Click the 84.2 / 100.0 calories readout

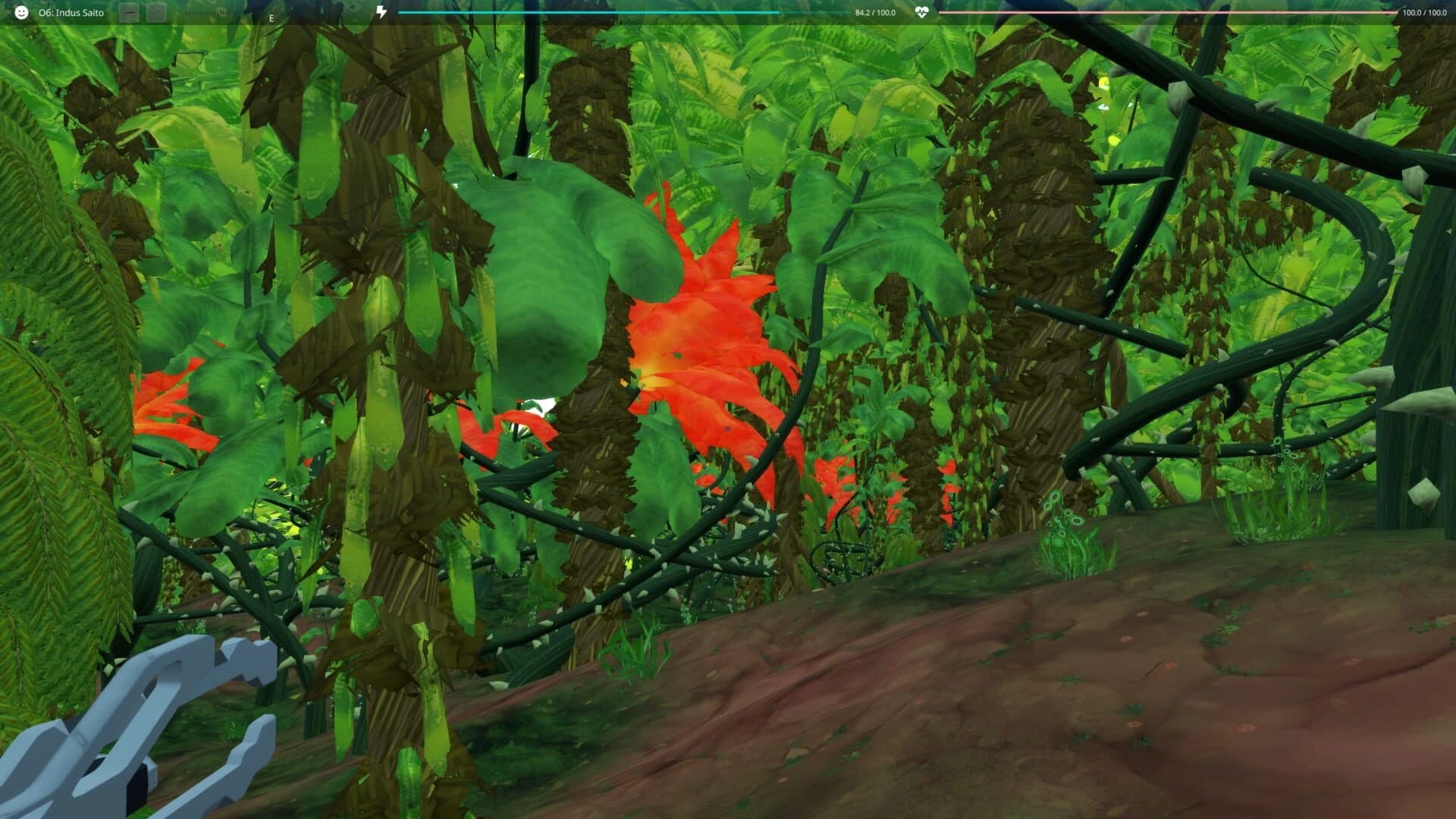(874, 12)
